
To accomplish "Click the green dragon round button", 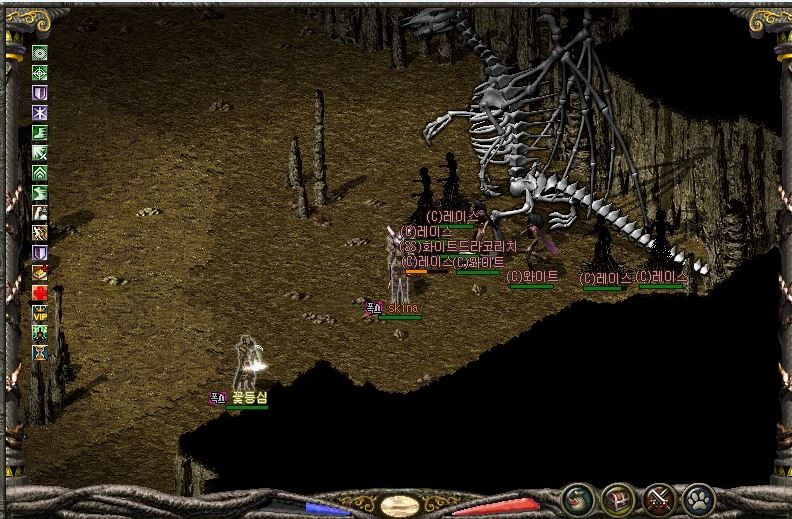I will pyautogui.click(x=577, y=498).
